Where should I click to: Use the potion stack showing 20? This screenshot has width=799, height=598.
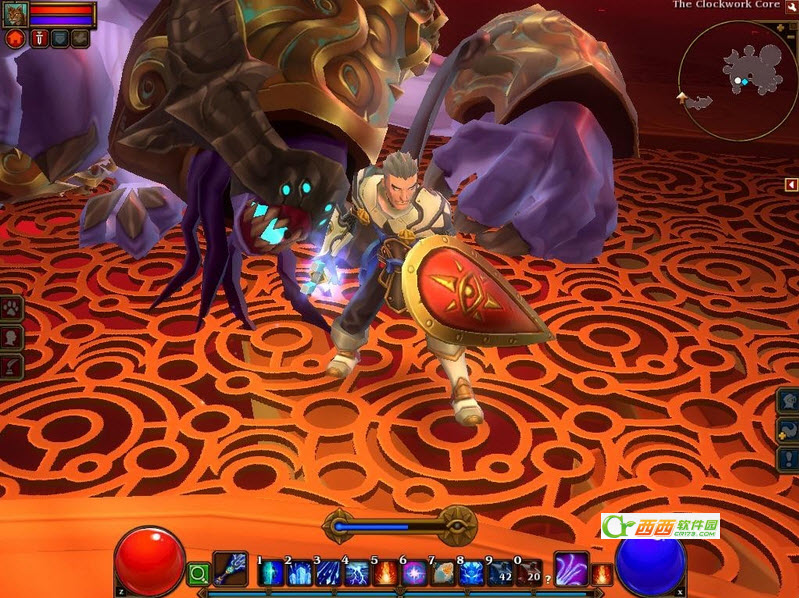[x=530, y=574]
